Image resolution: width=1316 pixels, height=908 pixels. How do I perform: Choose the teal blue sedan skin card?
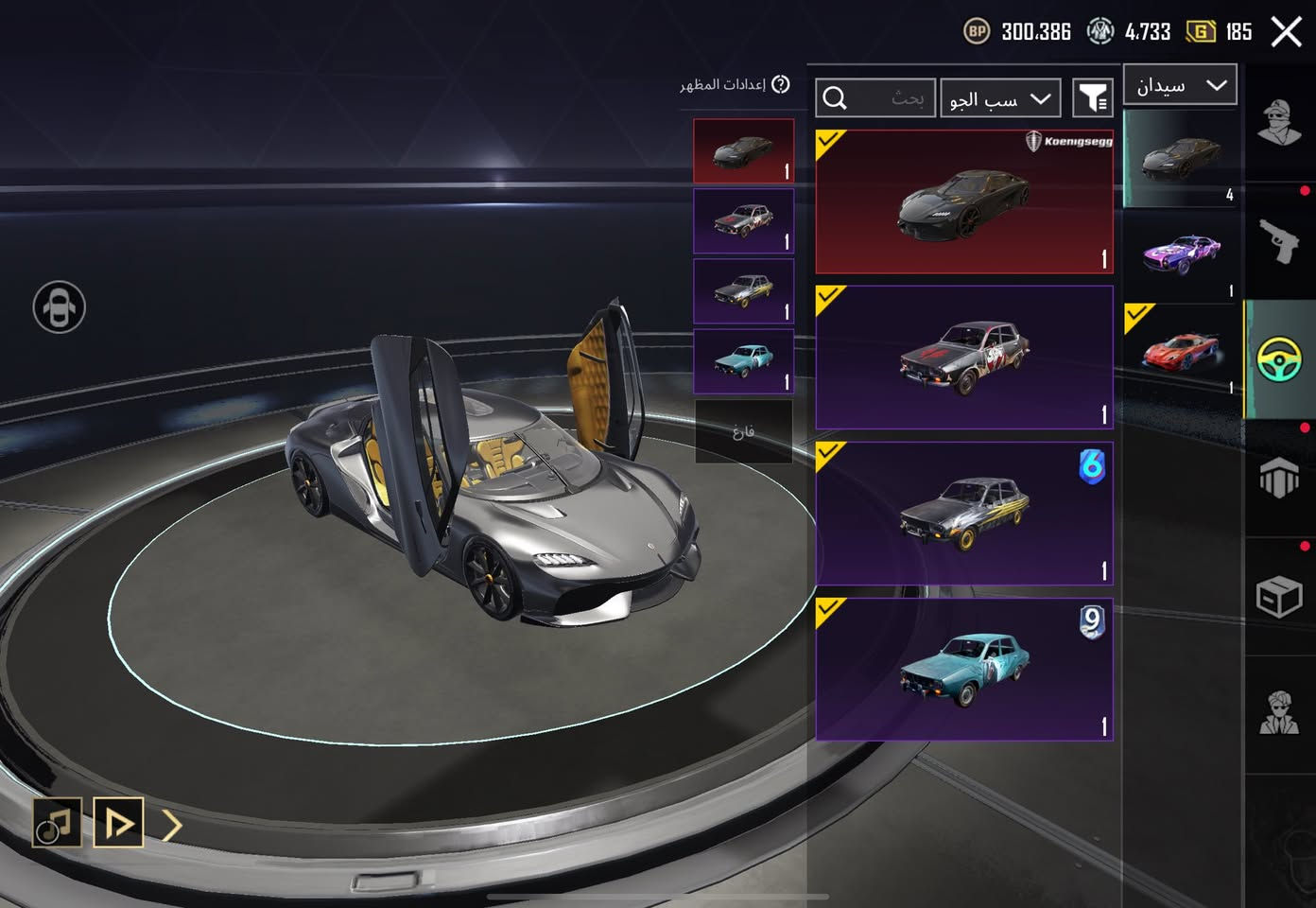(x=964, y=669)
